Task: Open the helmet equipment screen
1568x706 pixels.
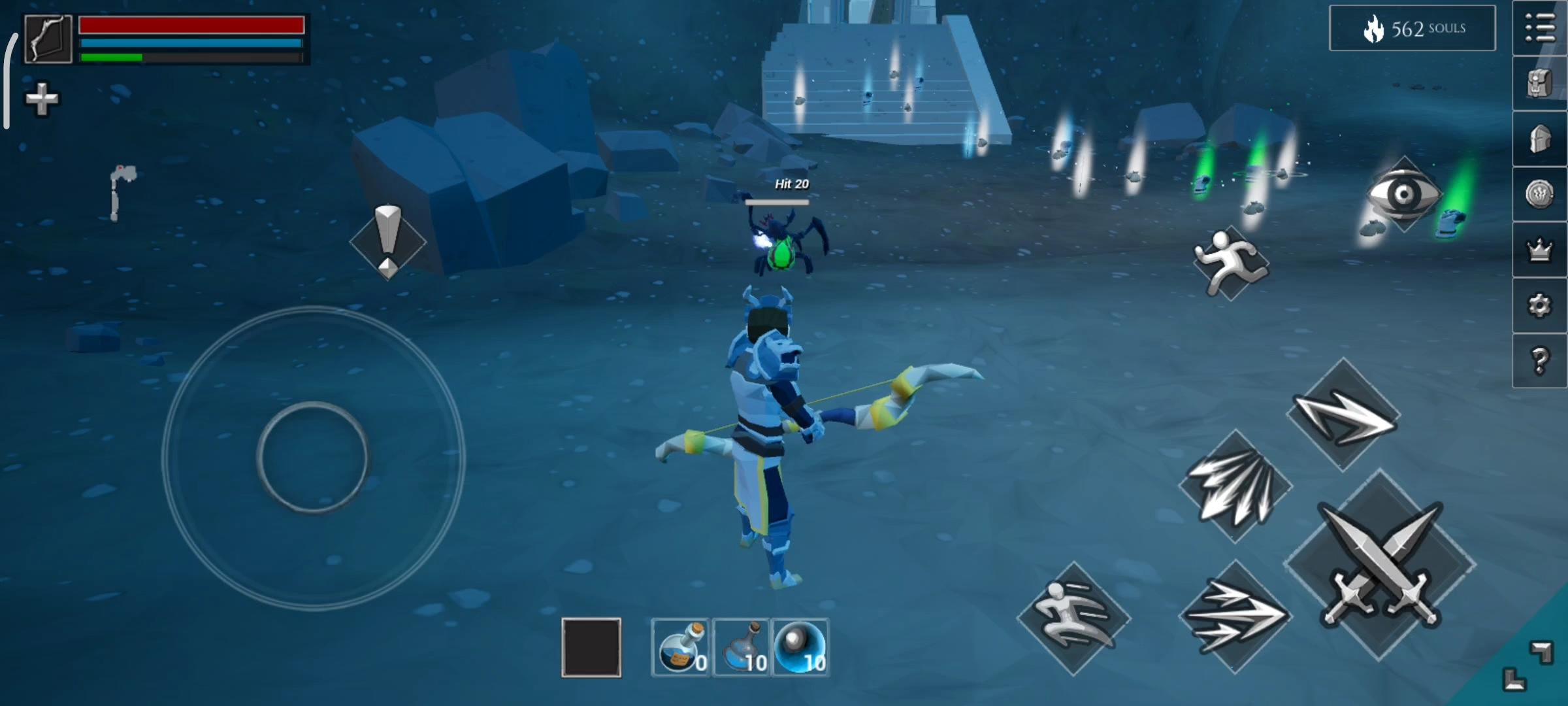Action: coord(1539,139)
